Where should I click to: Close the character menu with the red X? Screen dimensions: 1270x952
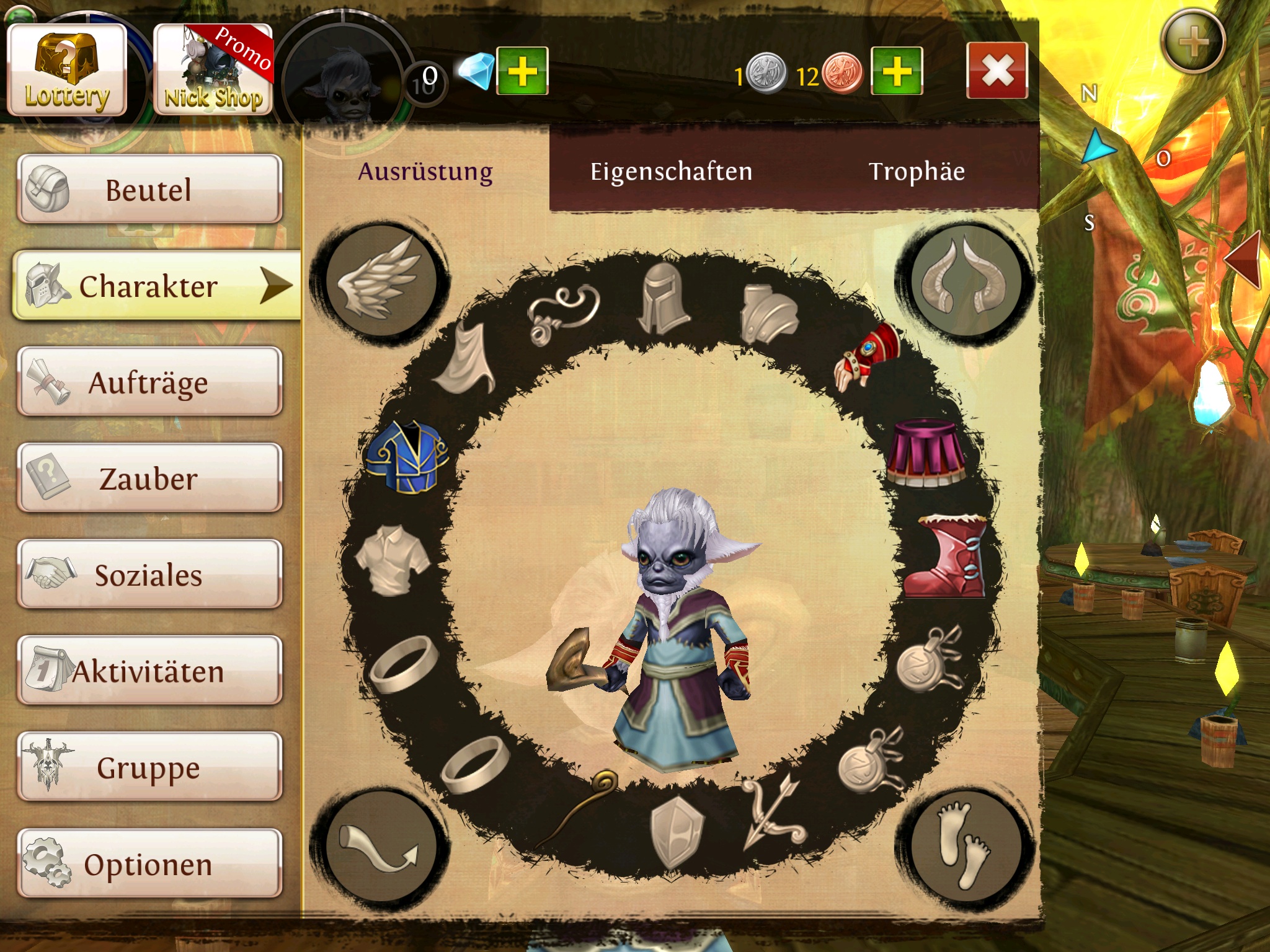point(996,71)
